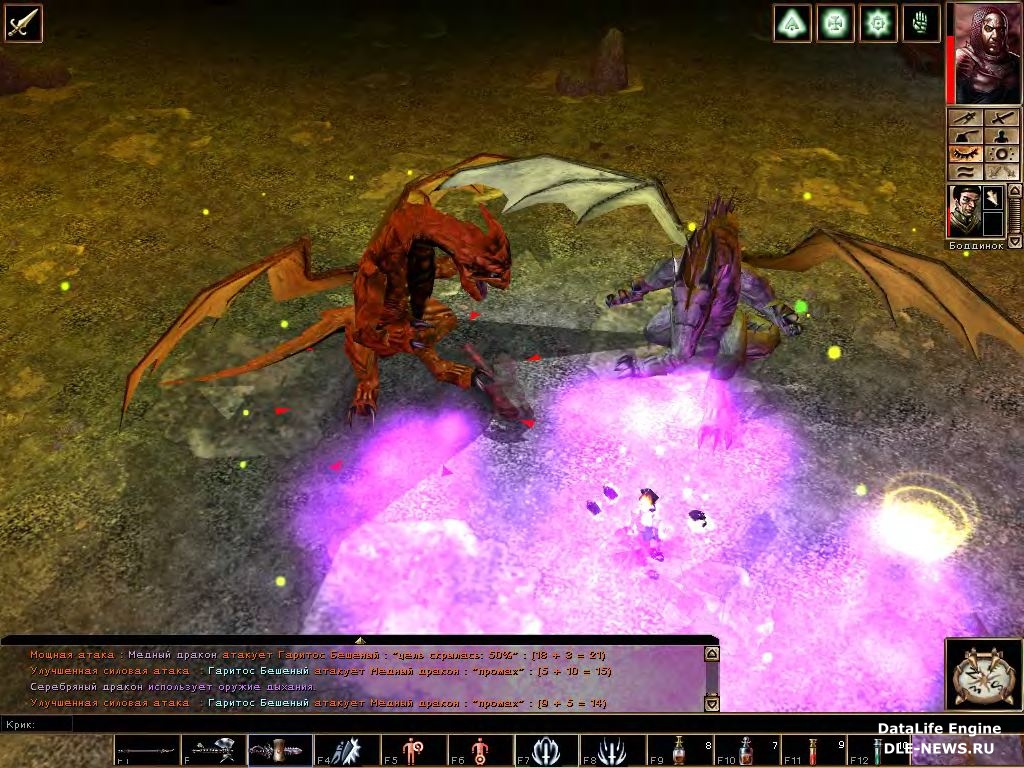This screenshot has width=1024, height=768.
Task: Toggle the closed-eye button in the panel
Action: click(x=964, y=154)
